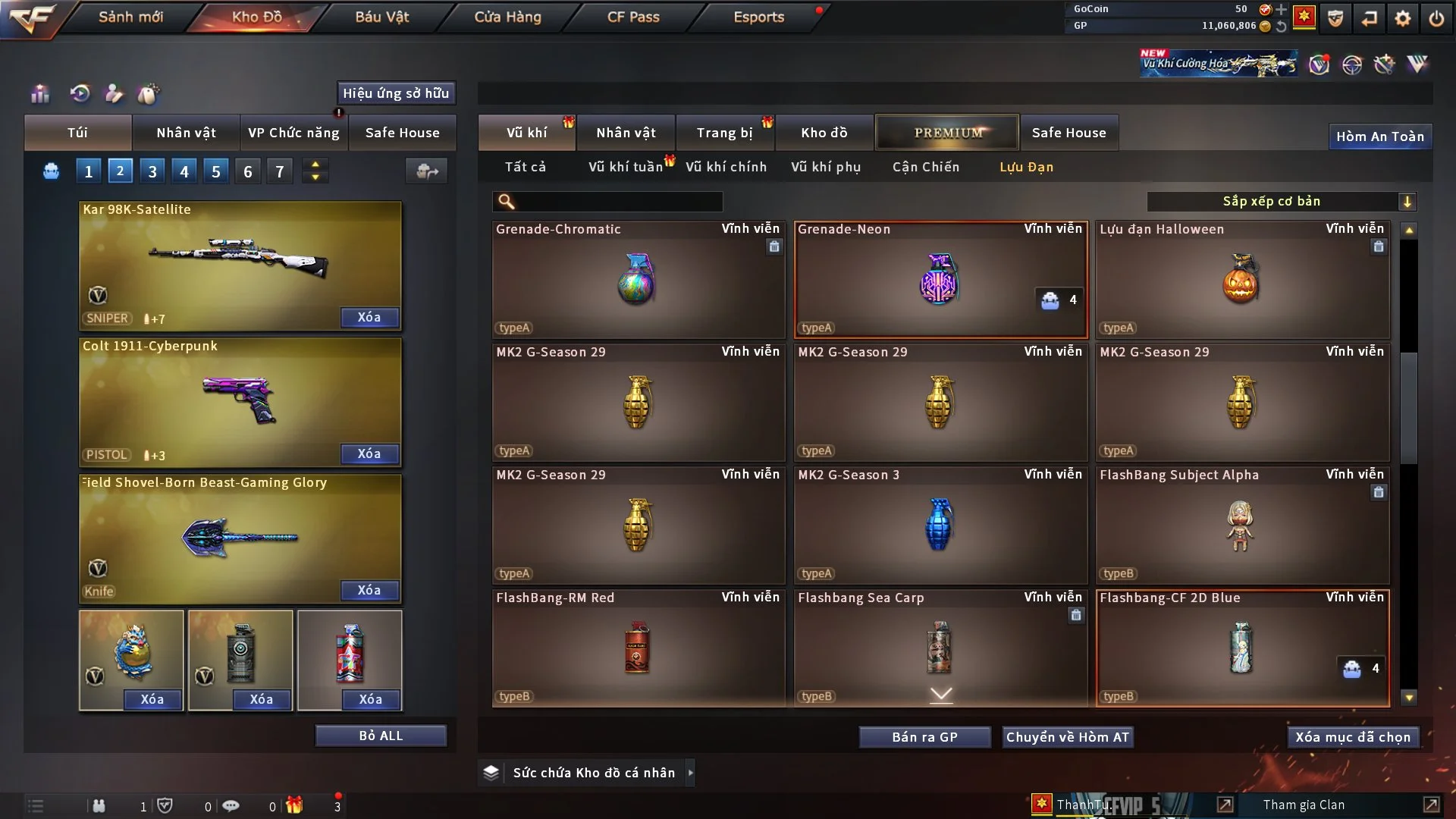This screenshot has height=819, width=1456.
Task: Click the power exit icon
Action: [1436, 18]
